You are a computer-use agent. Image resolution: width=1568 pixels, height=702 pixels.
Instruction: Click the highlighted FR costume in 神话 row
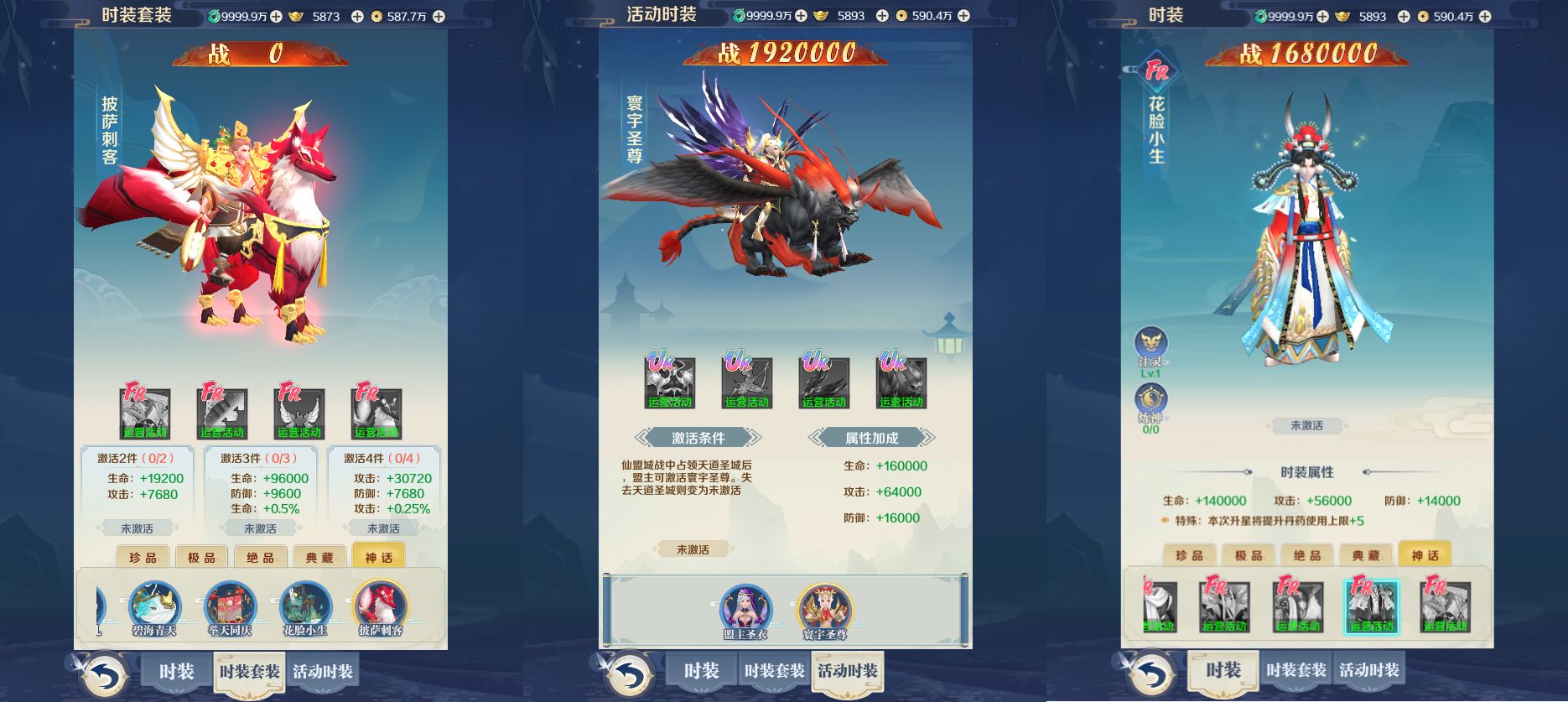click(1373, 608)
